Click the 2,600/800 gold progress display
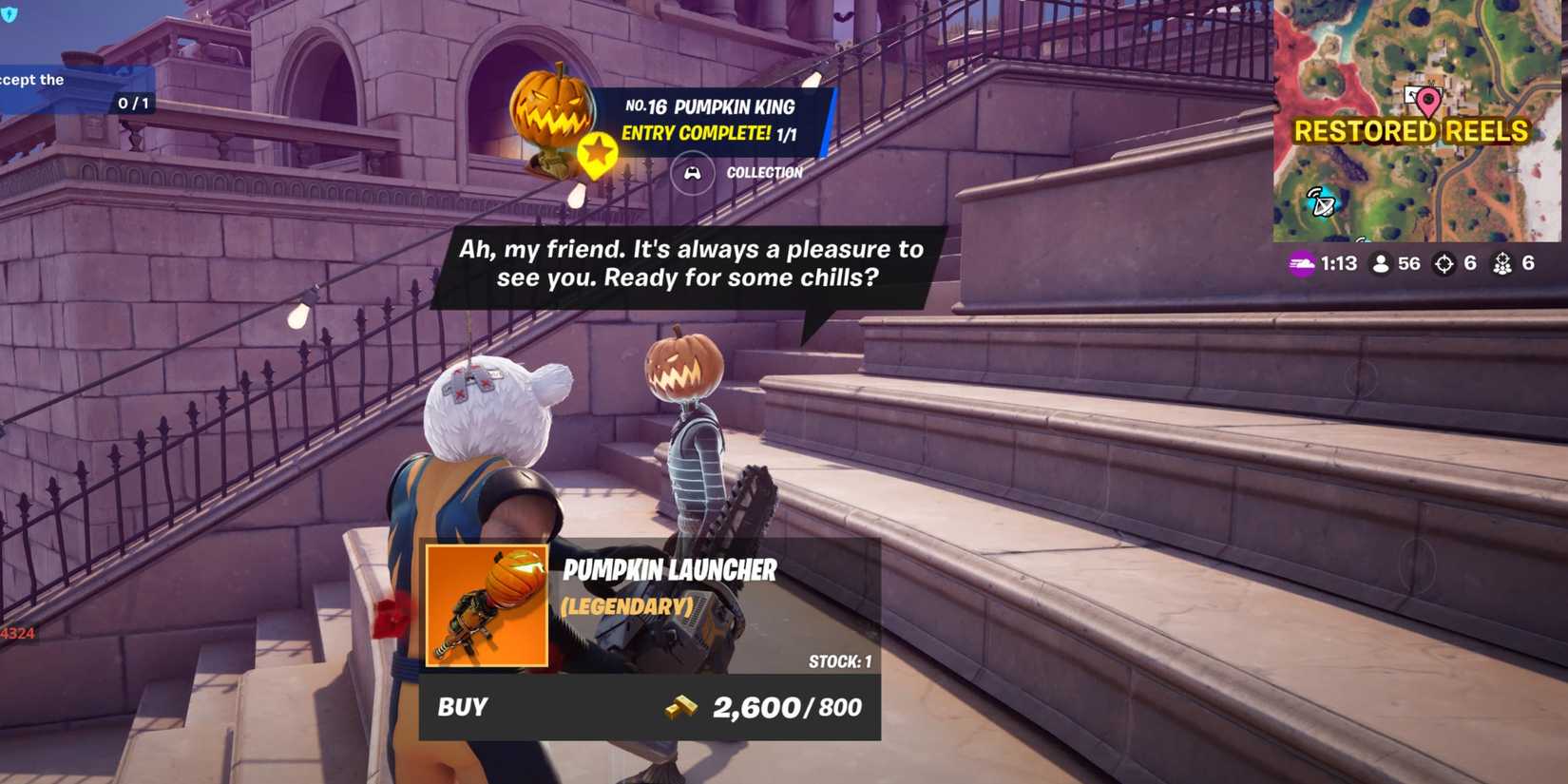Viewport: 1568px width, 784px height. 784,706
